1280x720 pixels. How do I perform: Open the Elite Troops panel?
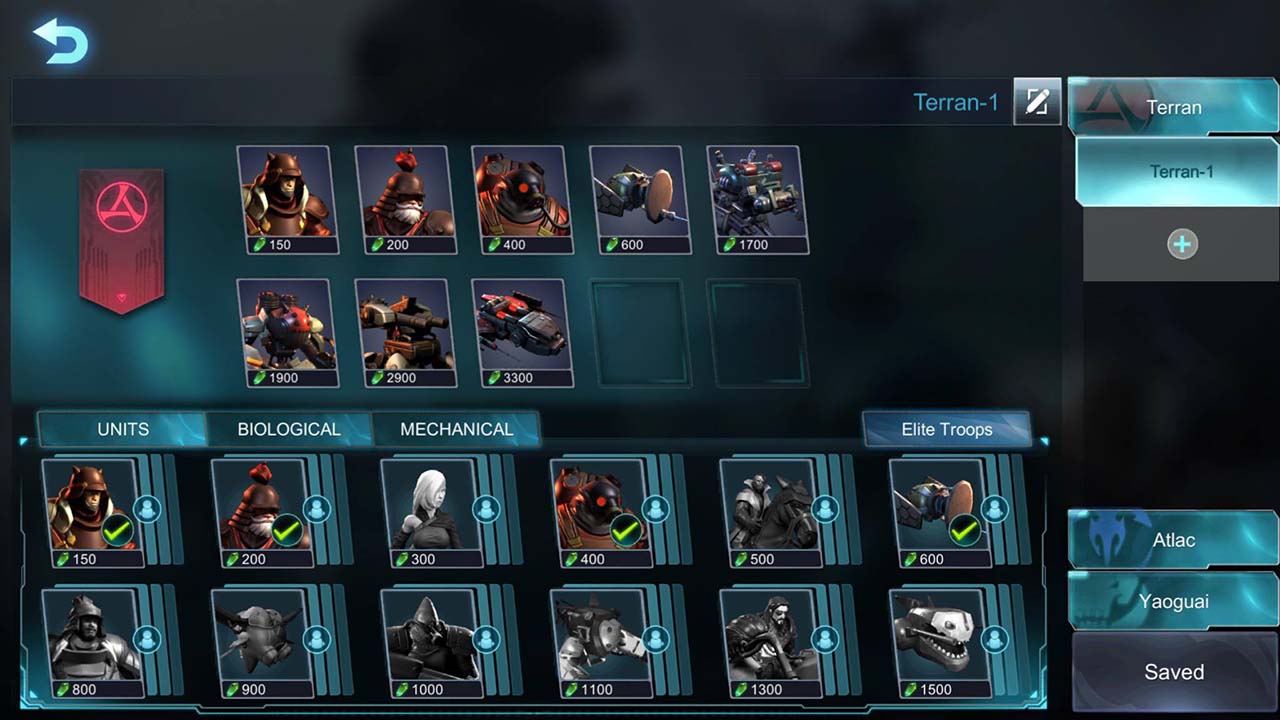(x=946, y=429)
